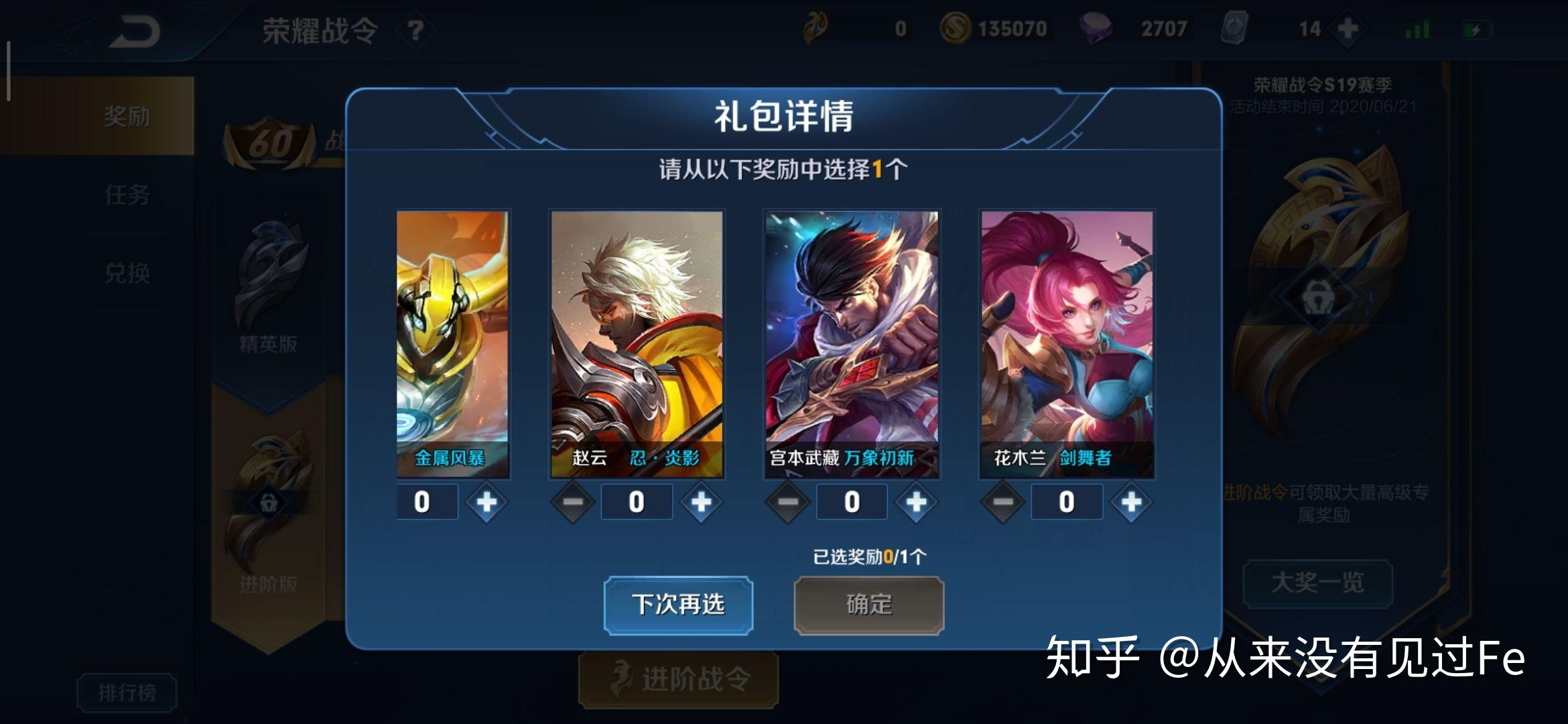The image size is (1568, 724).
Task: Open the 荣耀战令 help question mark
Action: pos(415,30)
